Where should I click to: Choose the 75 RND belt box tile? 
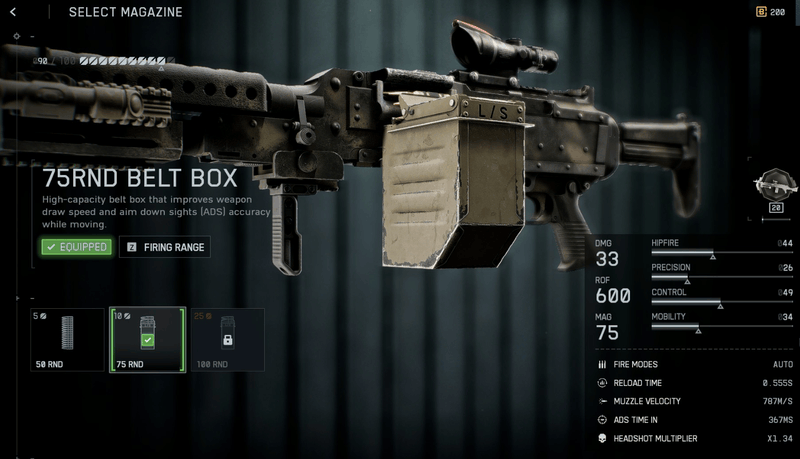147,340
